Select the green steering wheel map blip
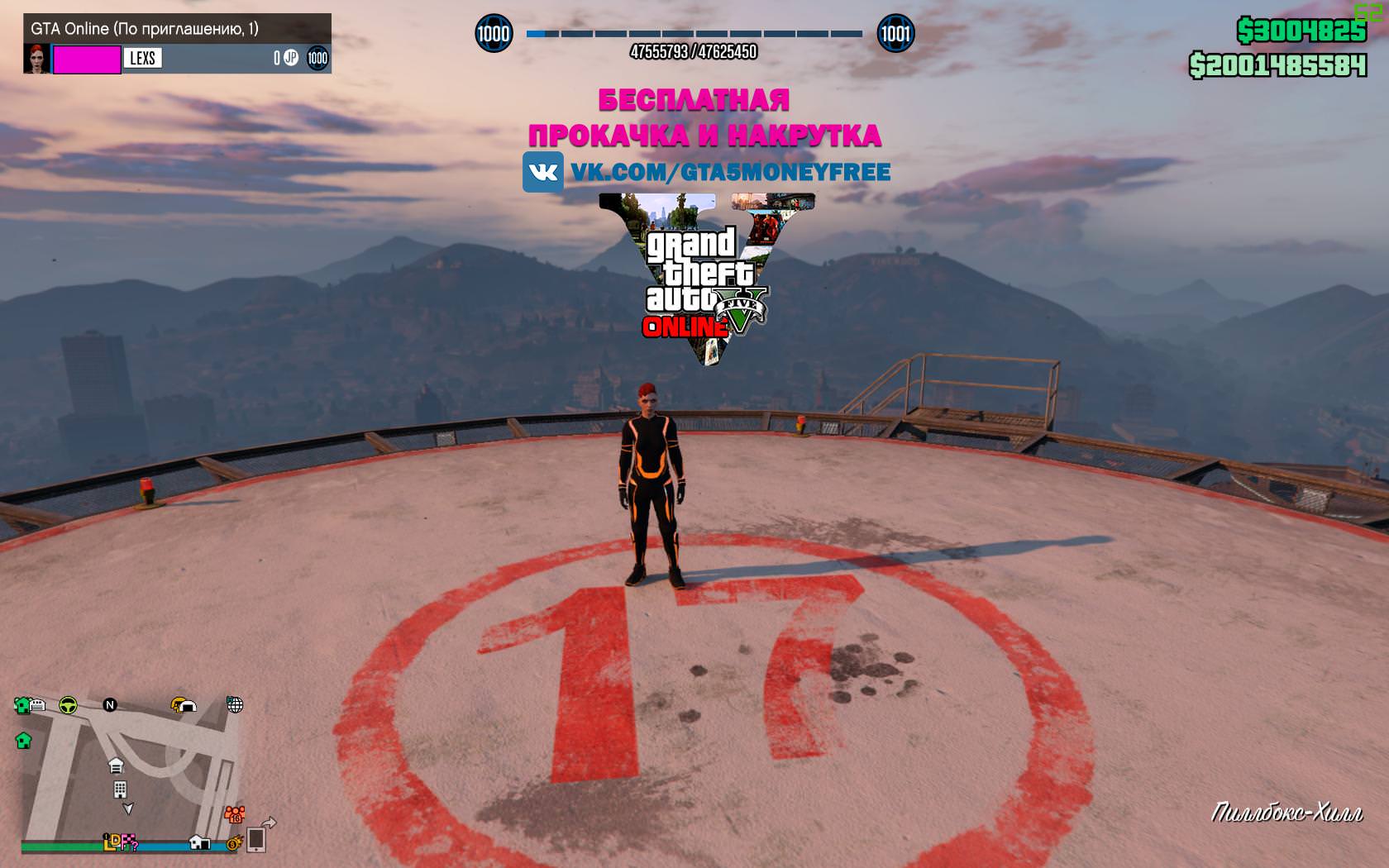This screenshot has height=868, width=1389. [68, 705]
